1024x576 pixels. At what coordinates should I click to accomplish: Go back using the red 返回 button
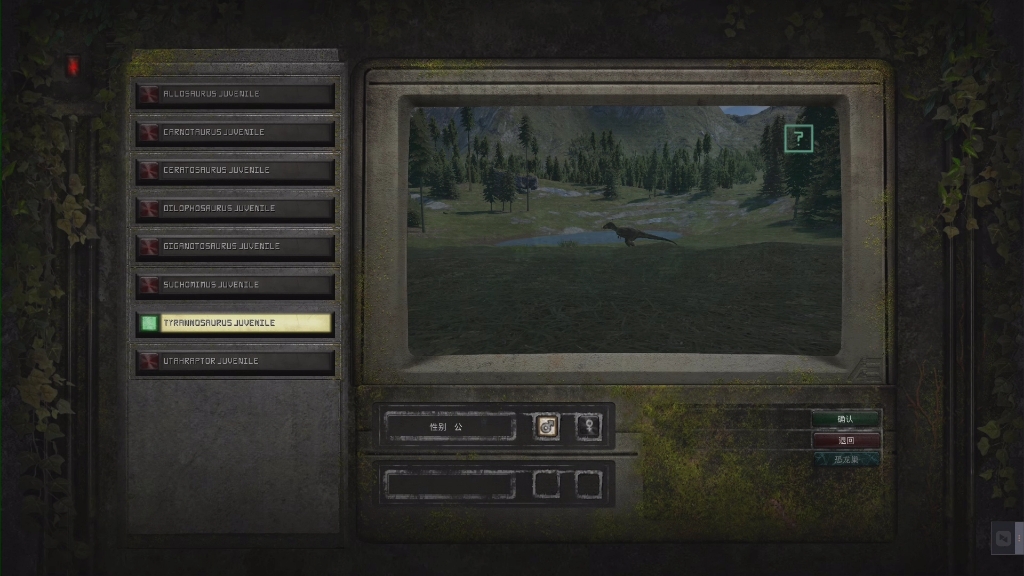(846, 440)
